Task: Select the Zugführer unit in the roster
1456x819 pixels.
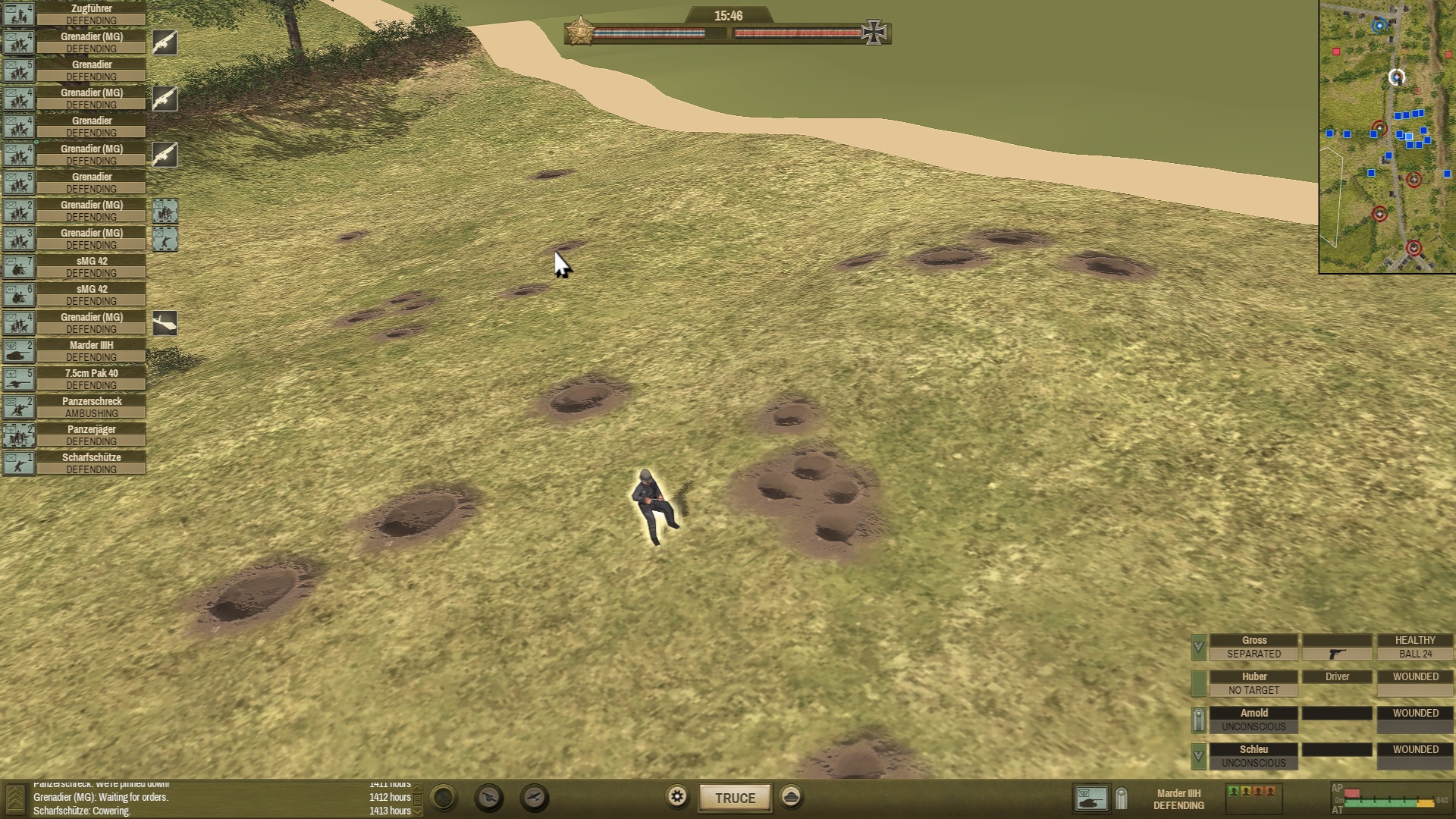Action: click(91, 14)
